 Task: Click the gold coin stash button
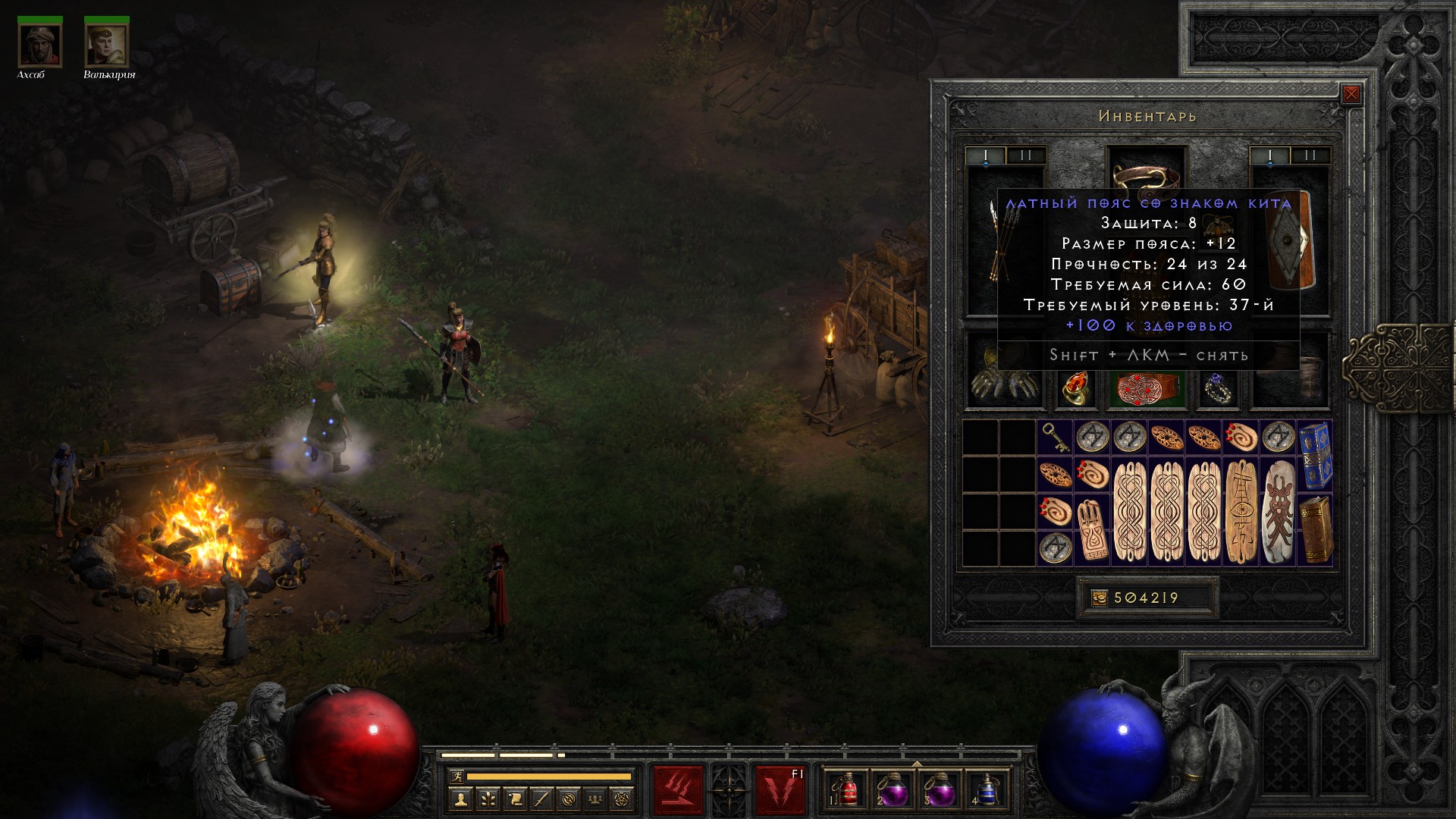pos(1099,598)
